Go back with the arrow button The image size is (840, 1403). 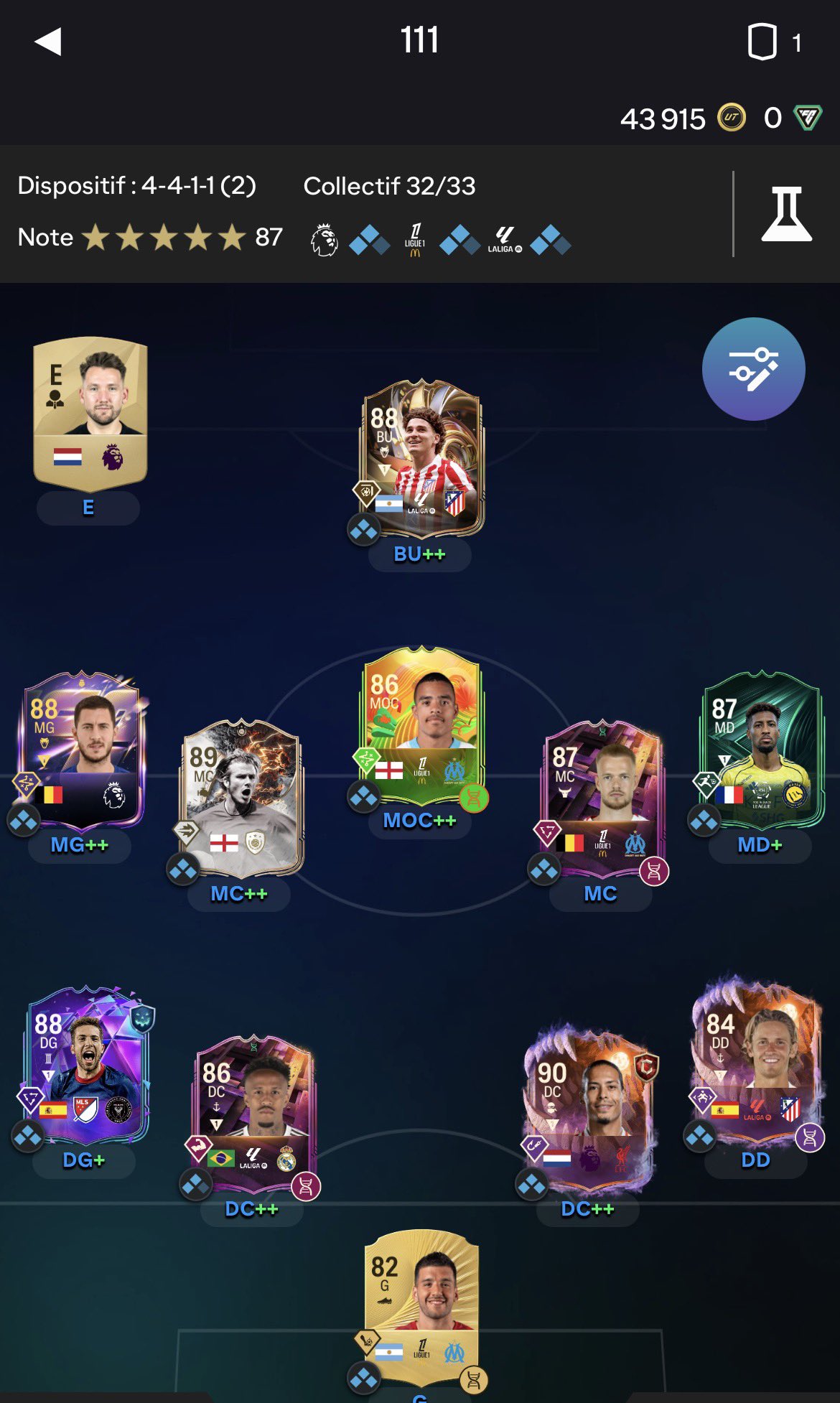[x=48, y=42]
